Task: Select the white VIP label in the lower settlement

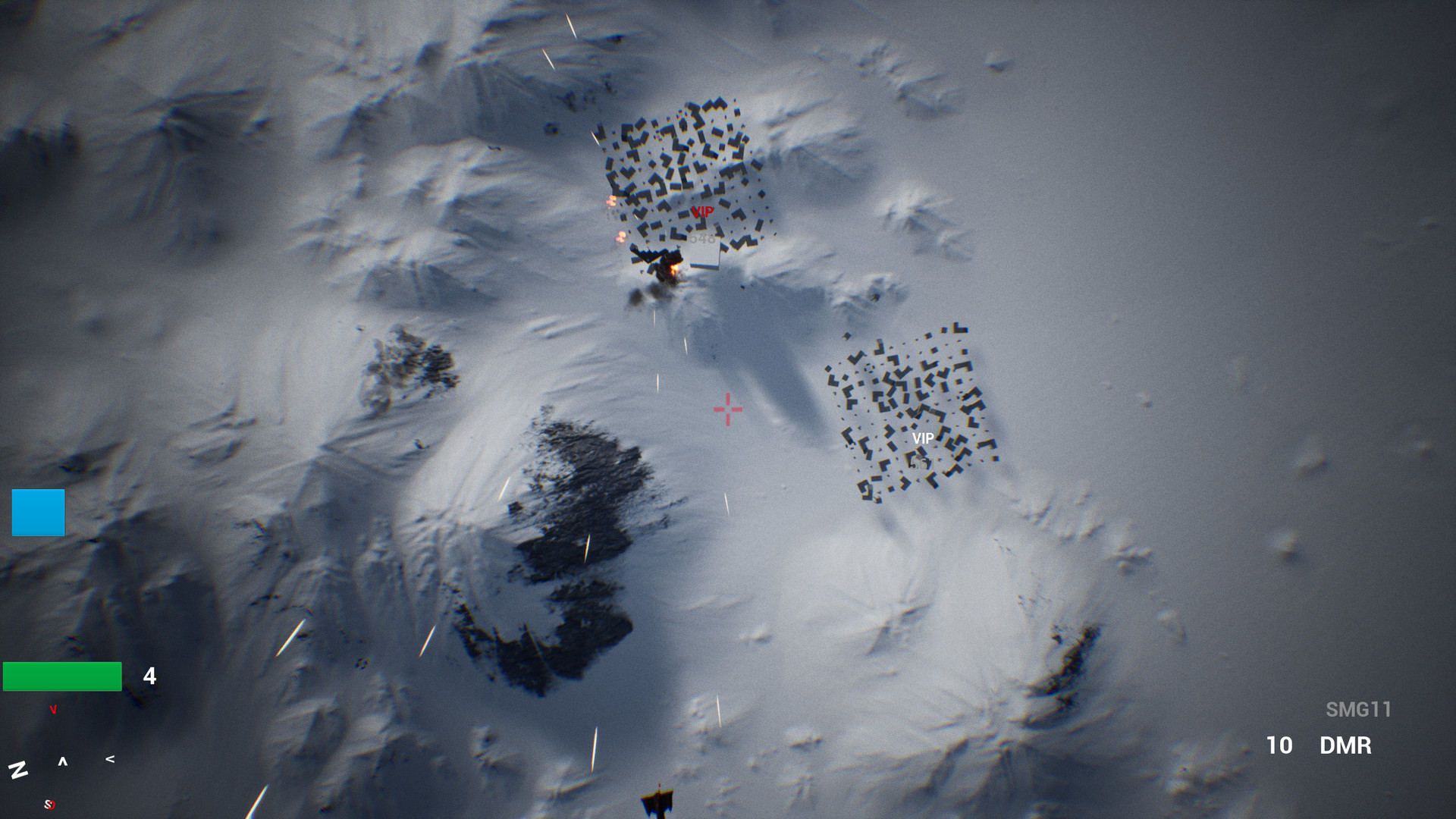Action: (923, 438)
